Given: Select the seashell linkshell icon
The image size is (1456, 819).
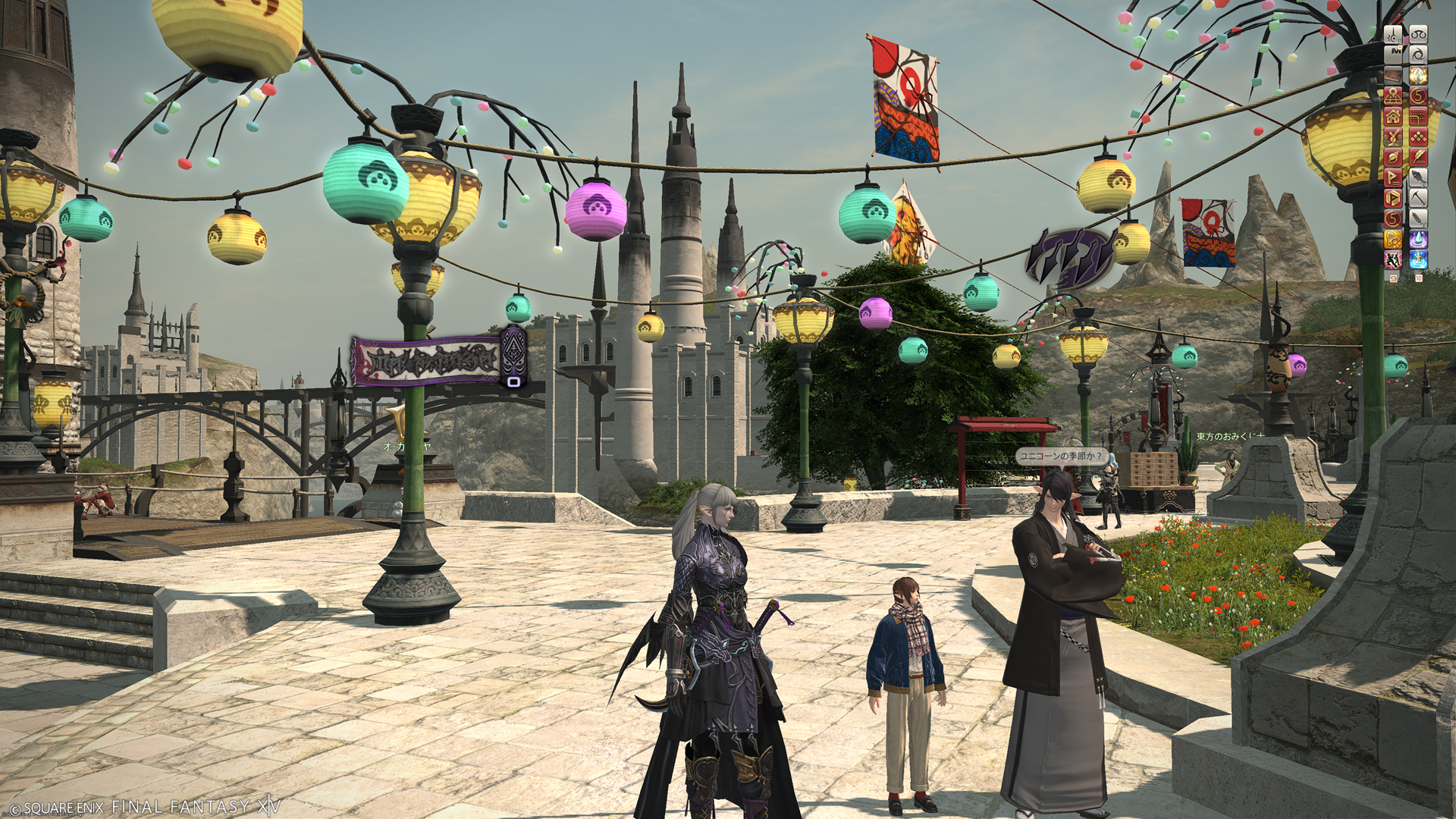Looking at the screenshot, I should click(1393, 157).
